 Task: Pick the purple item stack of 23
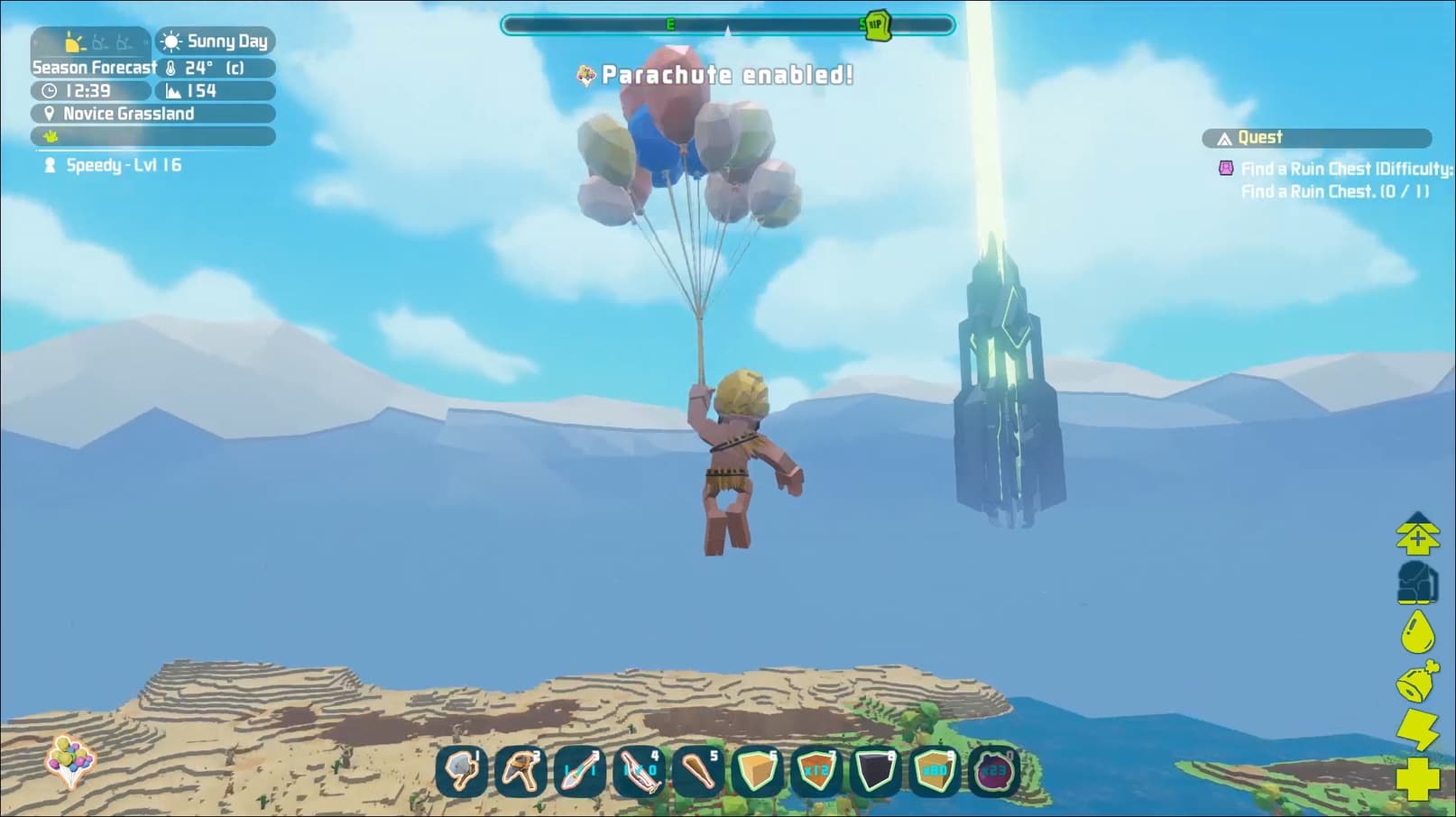pos(993,771)
